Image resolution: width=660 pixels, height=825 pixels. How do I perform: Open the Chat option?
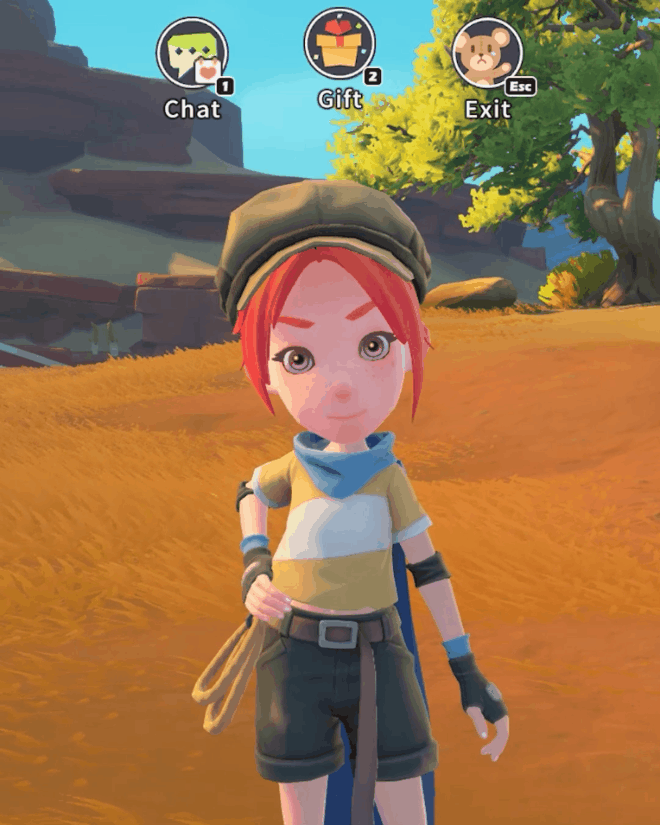[192, 54]
